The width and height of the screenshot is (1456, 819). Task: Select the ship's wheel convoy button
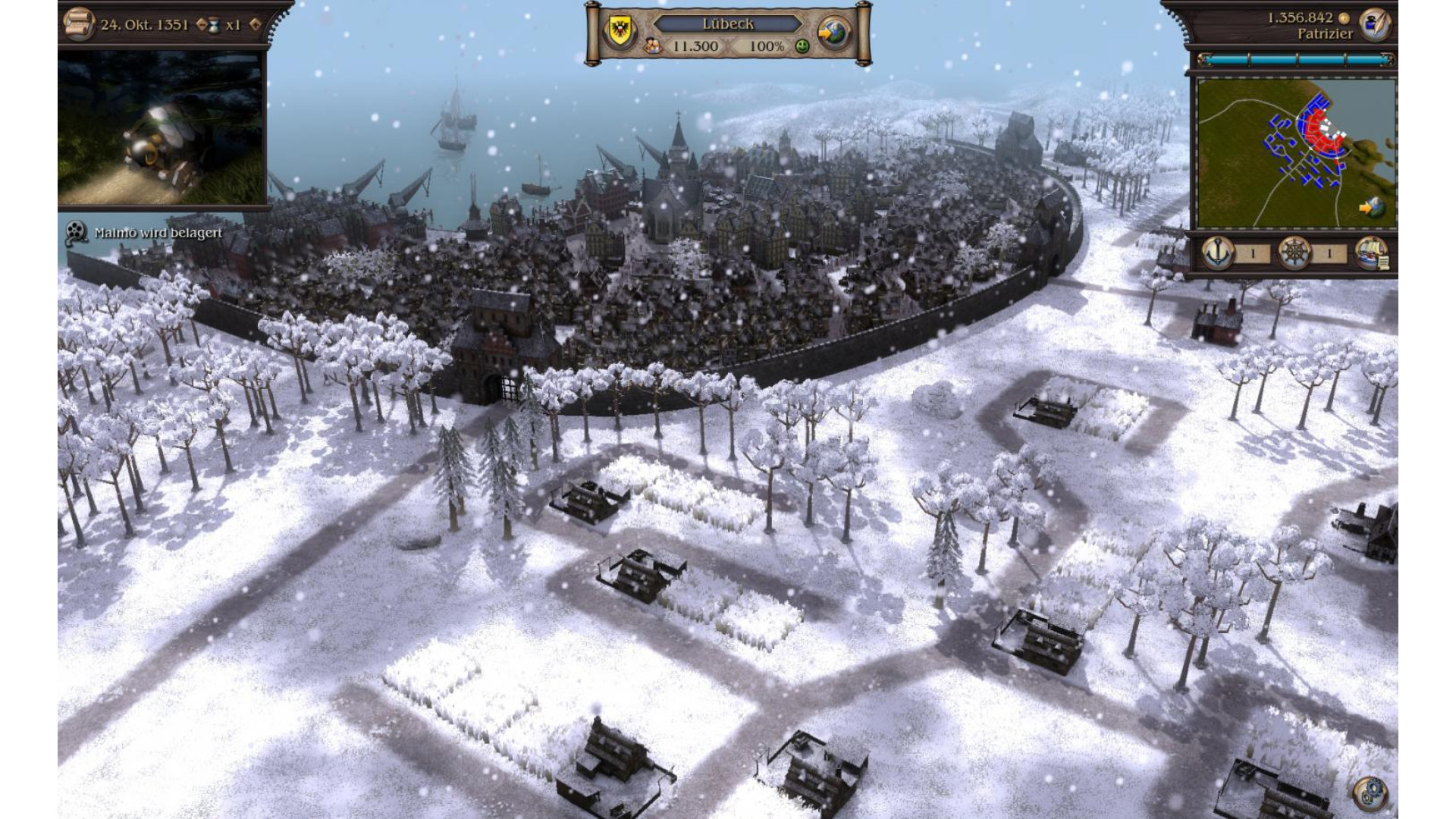(1294, 253)
